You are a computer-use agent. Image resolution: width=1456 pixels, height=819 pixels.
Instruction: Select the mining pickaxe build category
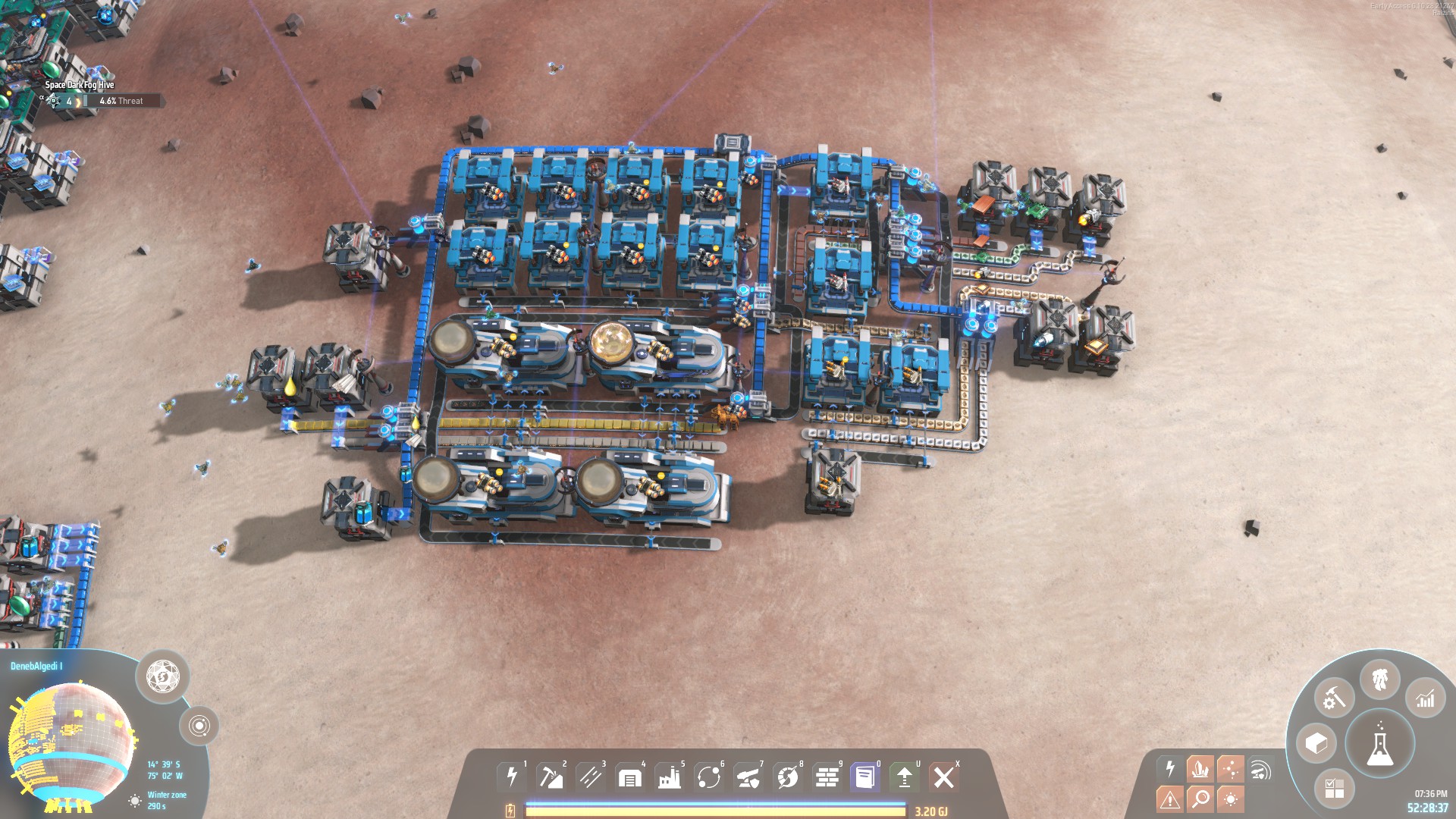pos(551,777)
